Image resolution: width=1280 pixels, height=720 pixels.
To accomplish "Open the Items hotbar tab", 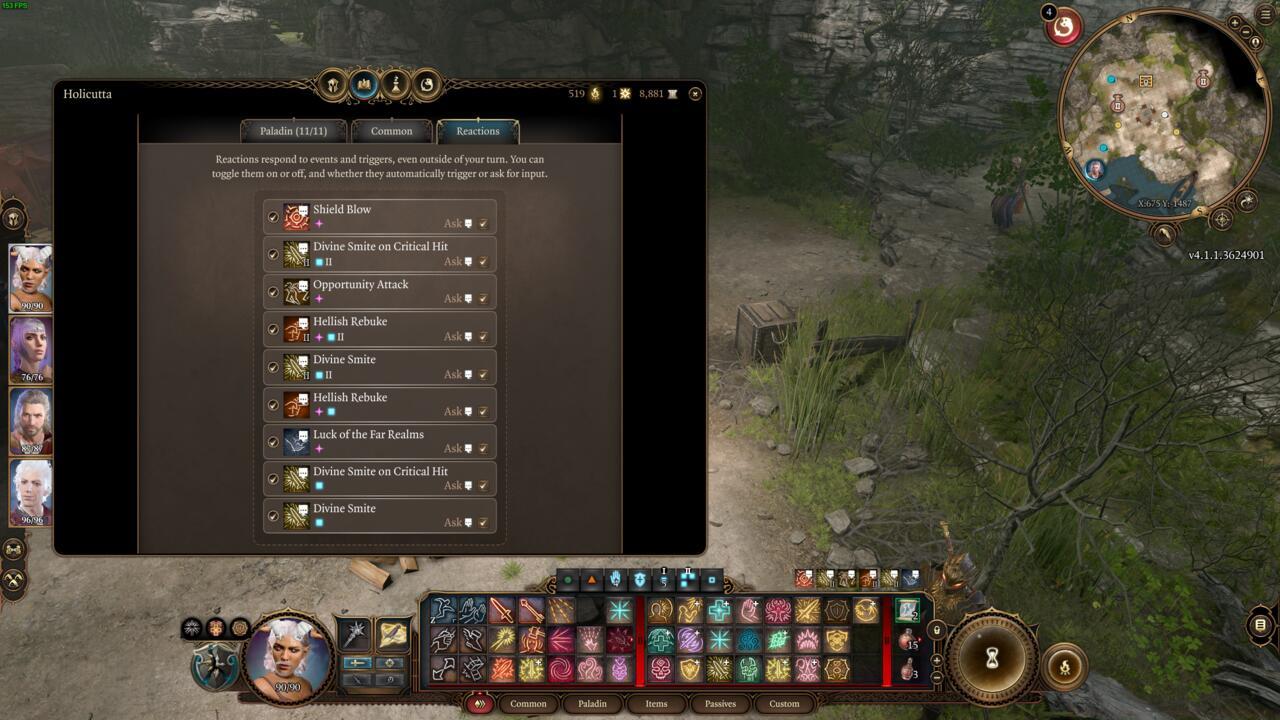I will (656, 703).
